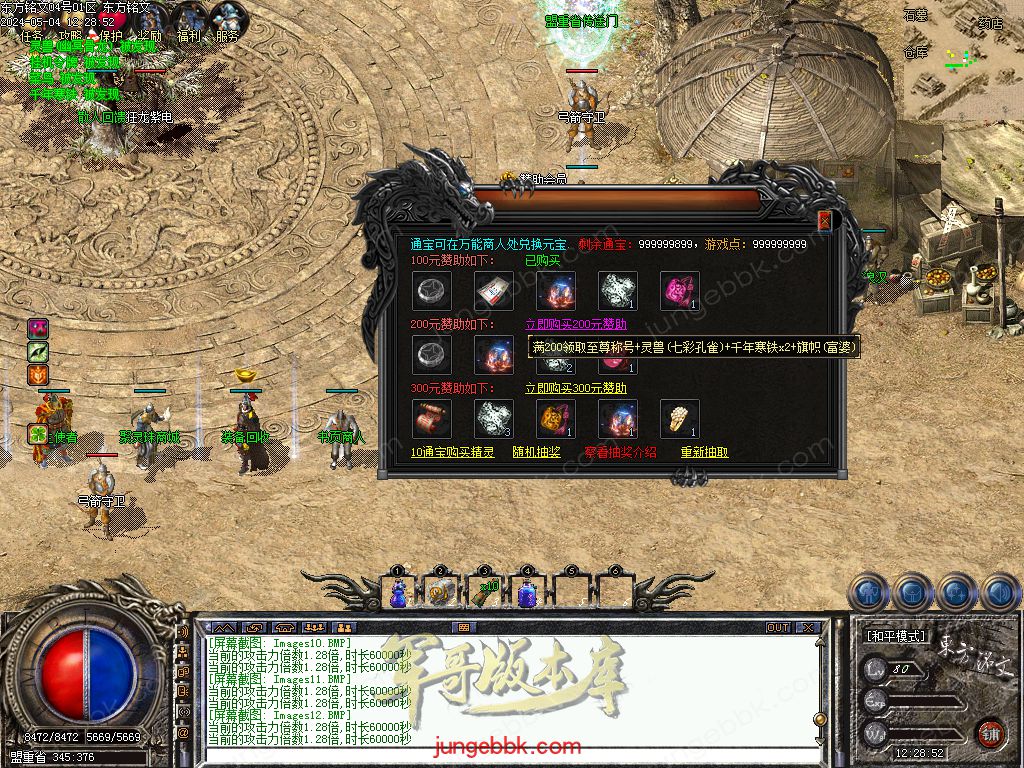The width and height of the screenshot is (1024, 768).
Task: Click the OUT button on the chat panel
Action: tap(778, 627)
